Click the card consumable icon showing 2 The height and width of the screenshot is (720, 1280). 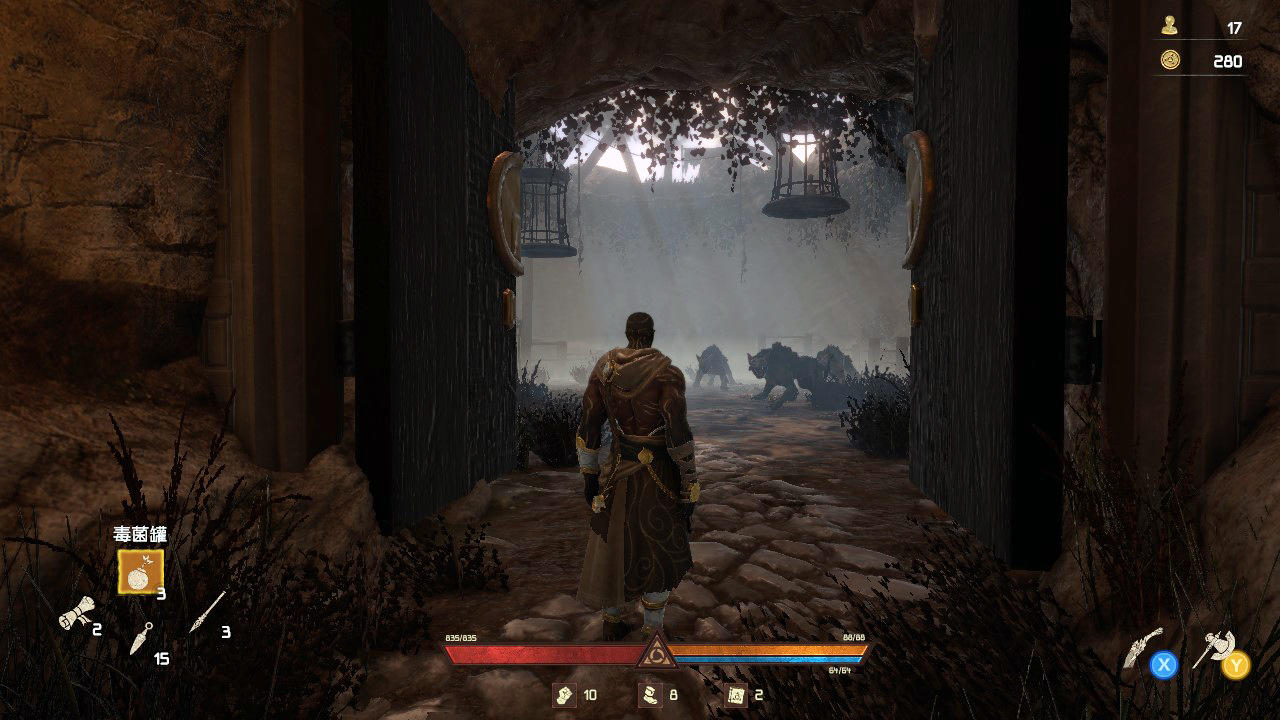(x=736, y=696)
